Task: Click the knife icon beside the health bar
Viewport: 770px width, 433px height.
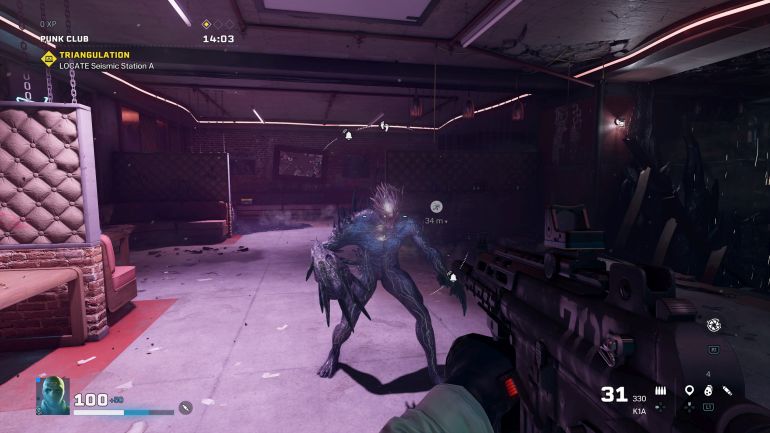Action: point(185,407)
